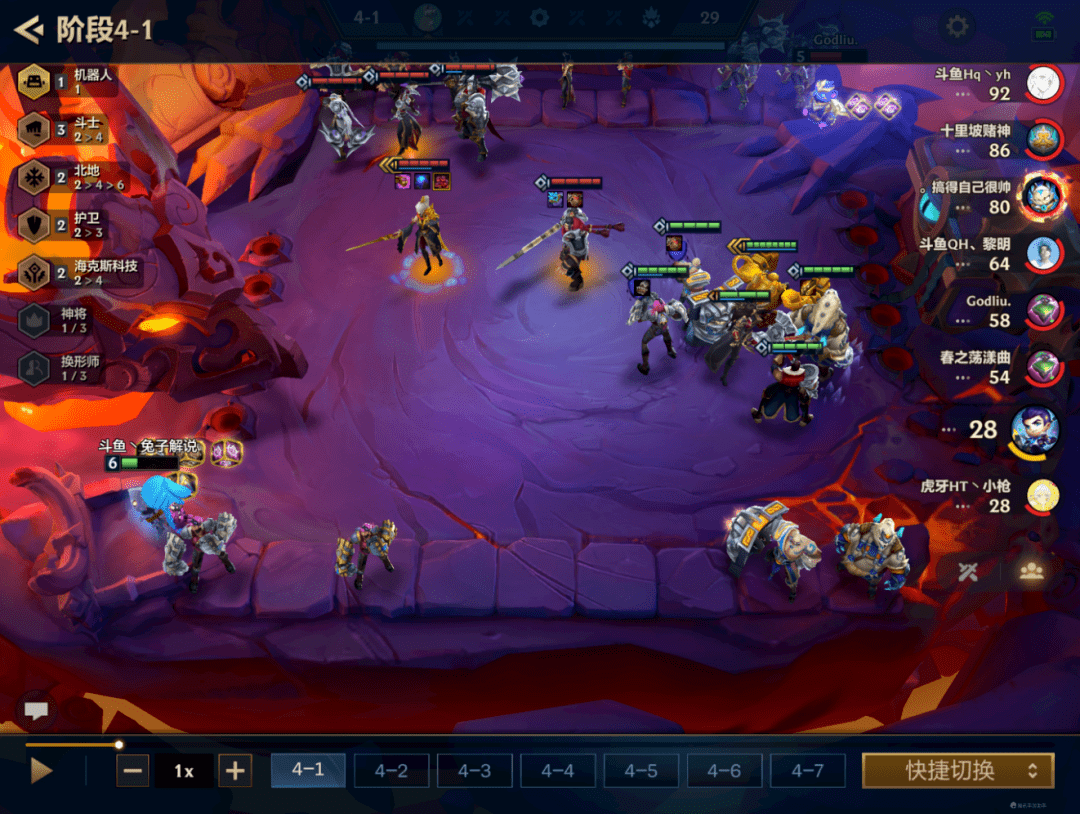View player 斗鱼Hq丶yh's board
The width and height of the screenshot is (1080, 814).
pyautogui.click(x=1043, y=83)
